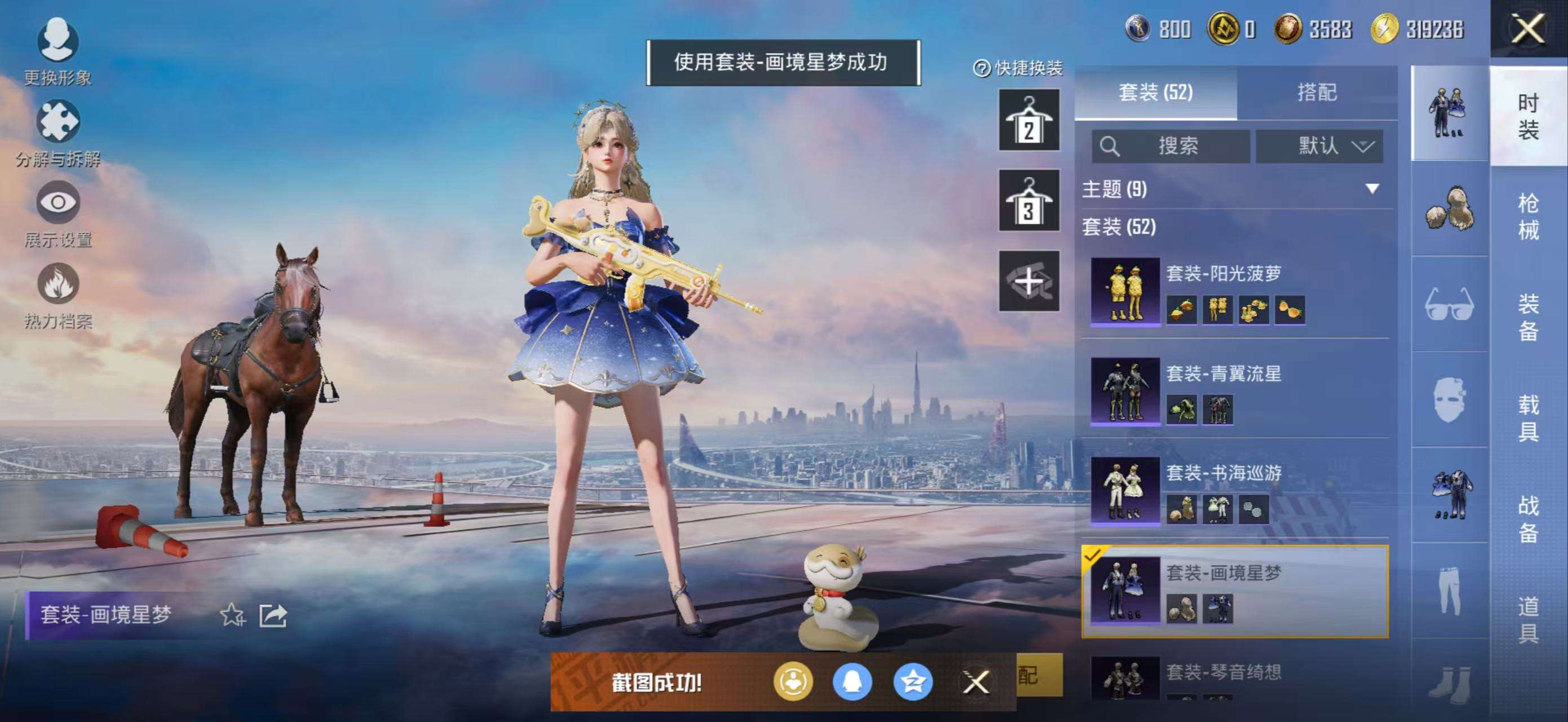Switch to the 搭配 tab
1568x722 pixels.
coord(1317,93)
